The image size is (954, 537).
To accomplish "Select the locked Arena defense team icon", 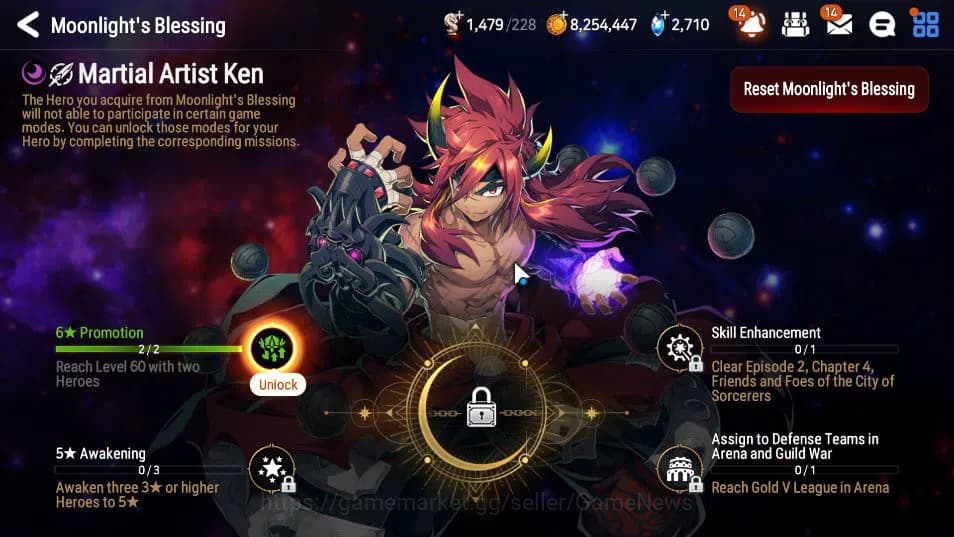I will tap(681, 469).
